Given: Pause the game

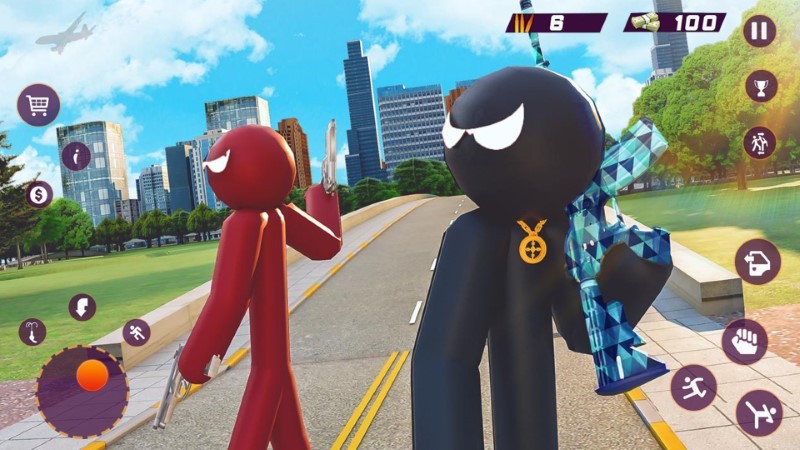Looking at the screenshot, I should click(759, 30).
